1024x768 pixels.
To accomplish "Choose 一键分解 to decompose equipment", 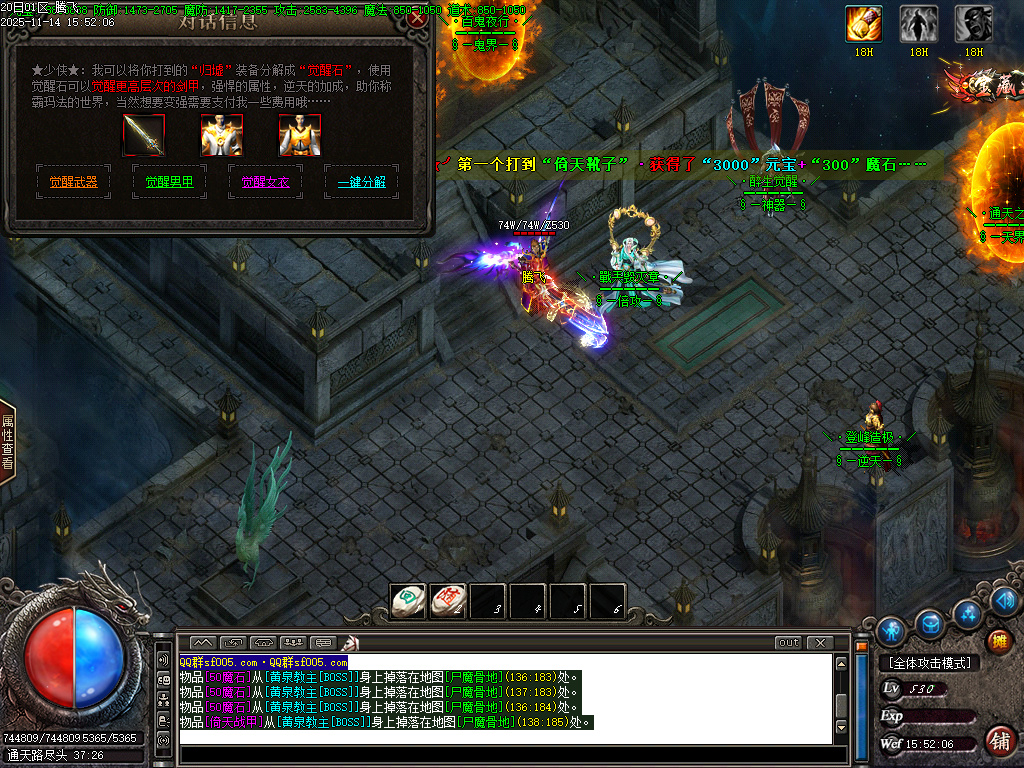I will (x=361, y=182).
